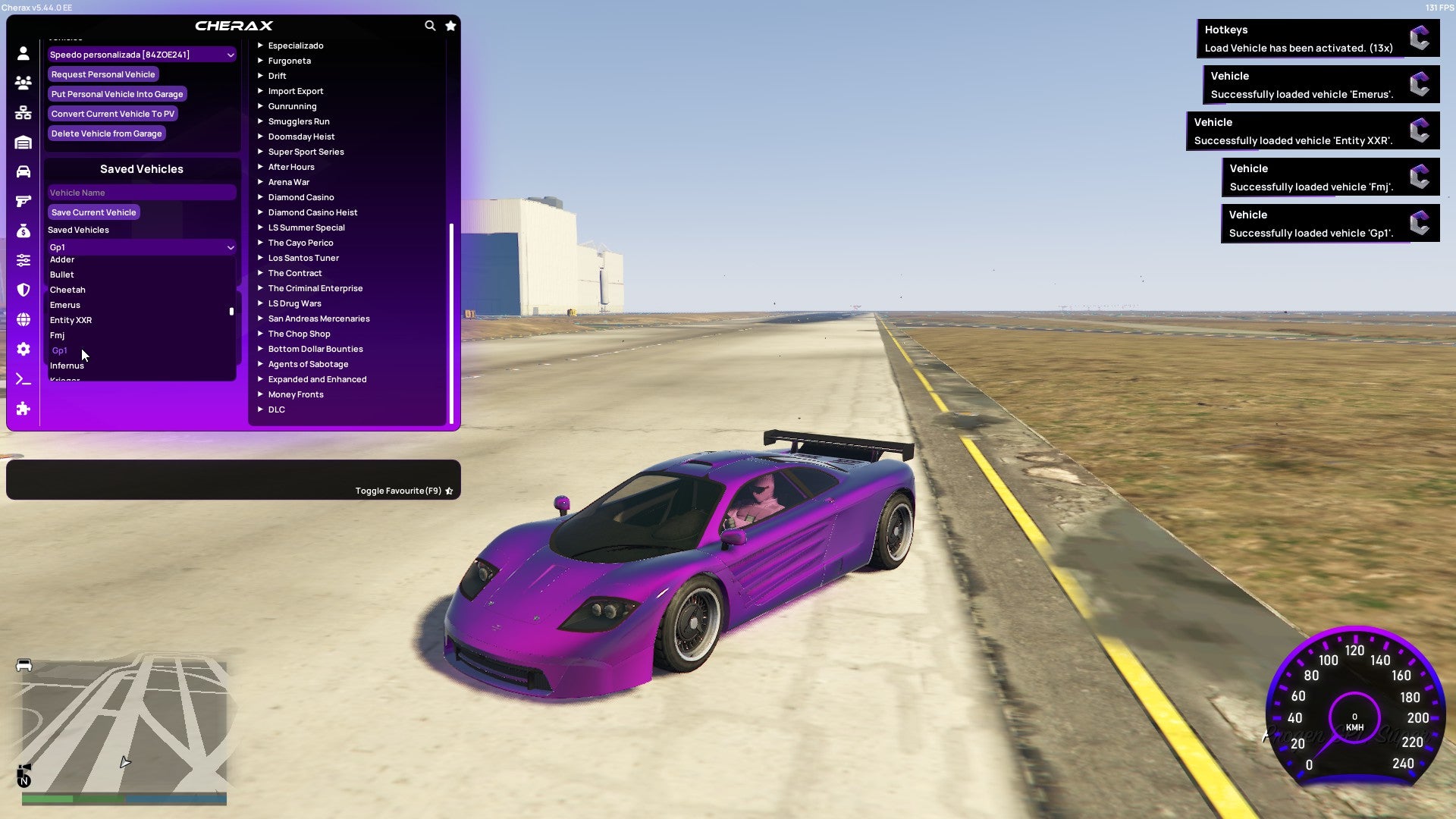Open the DLC category entry
1456x819 pixels.
coord(276,409)
